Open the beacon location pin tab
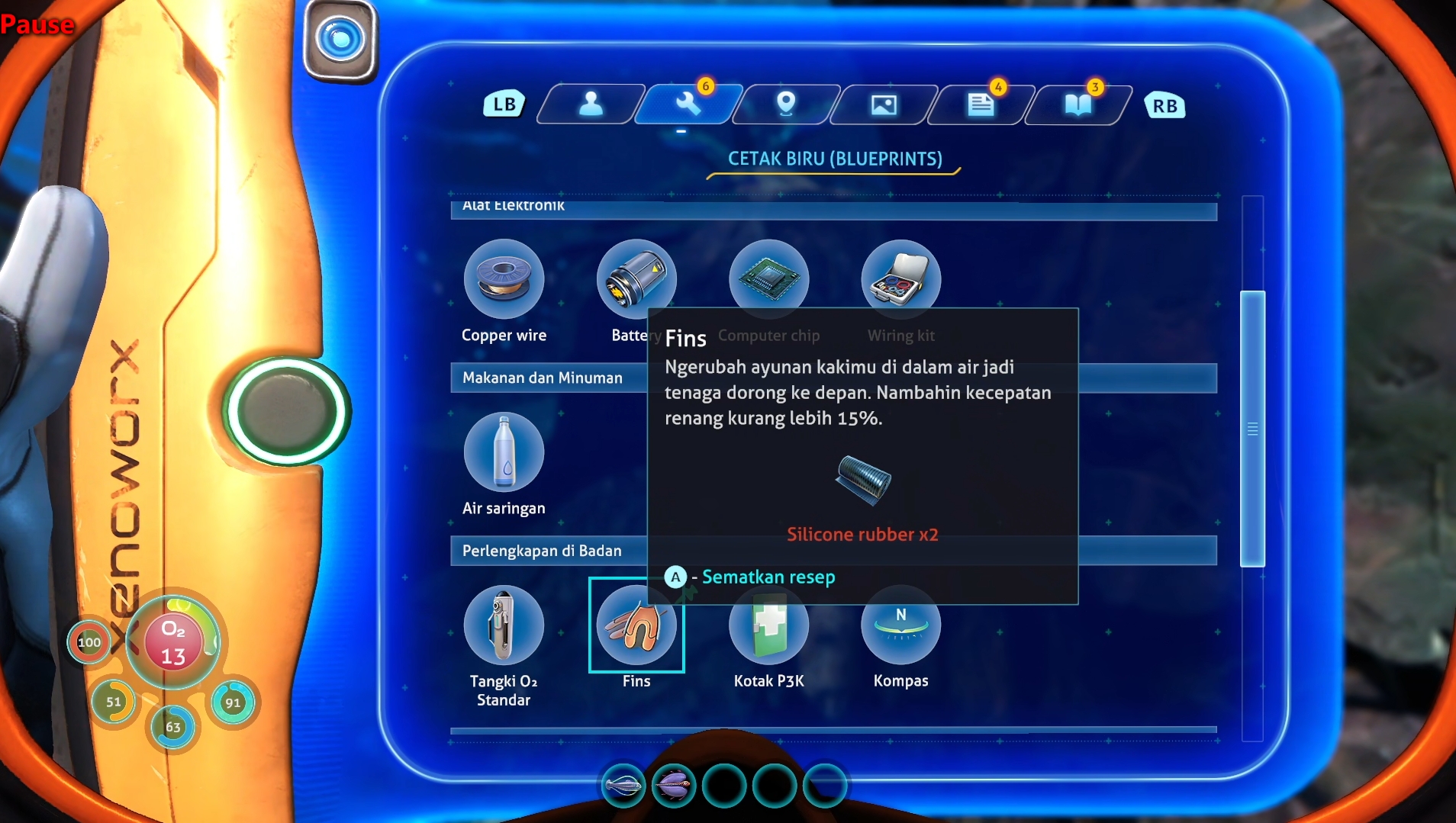The height and width of the screenshot is (823, 1456). (785, 104)
